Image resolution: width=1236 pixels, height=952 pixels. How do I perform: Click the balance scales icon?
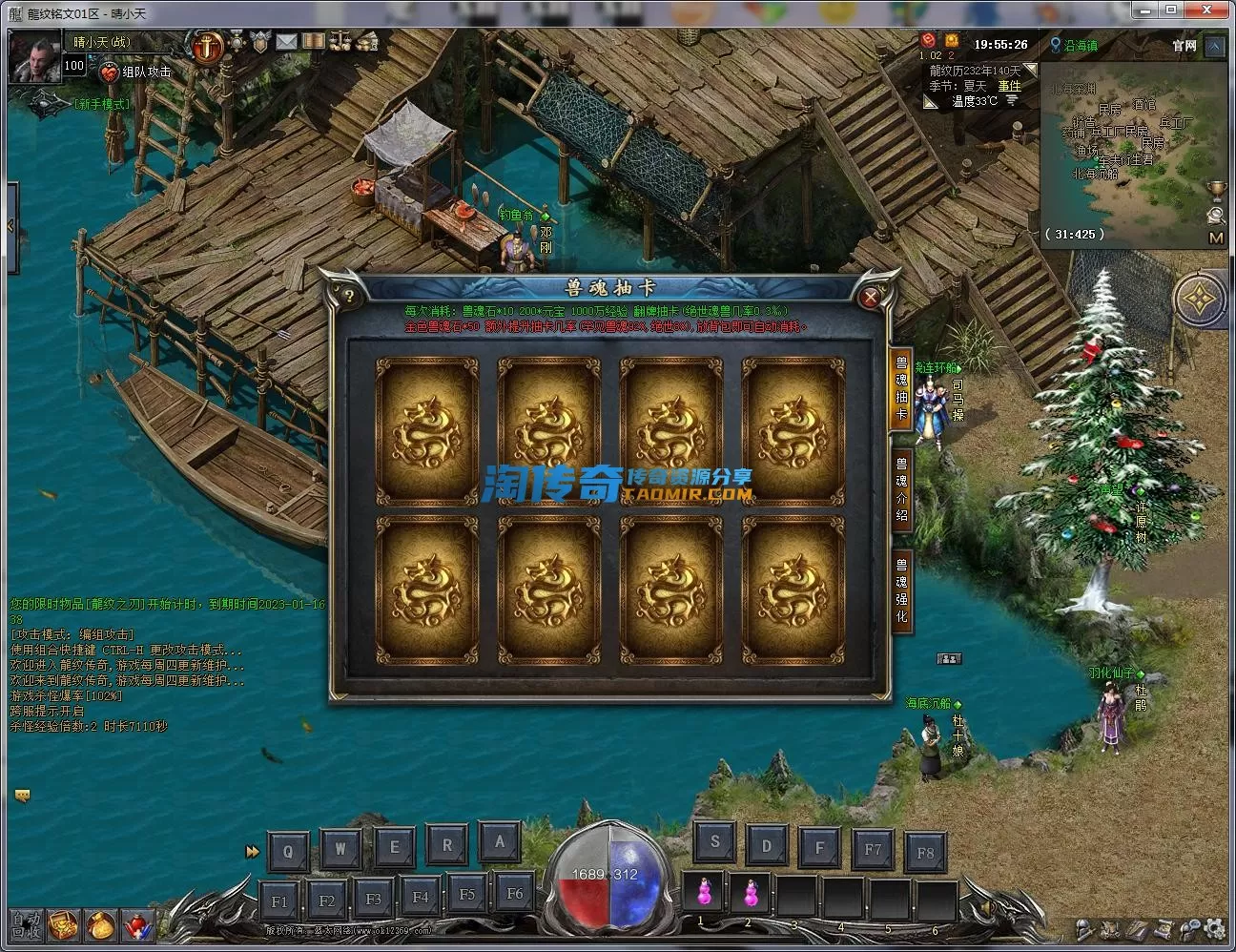(x=341, y=41)
